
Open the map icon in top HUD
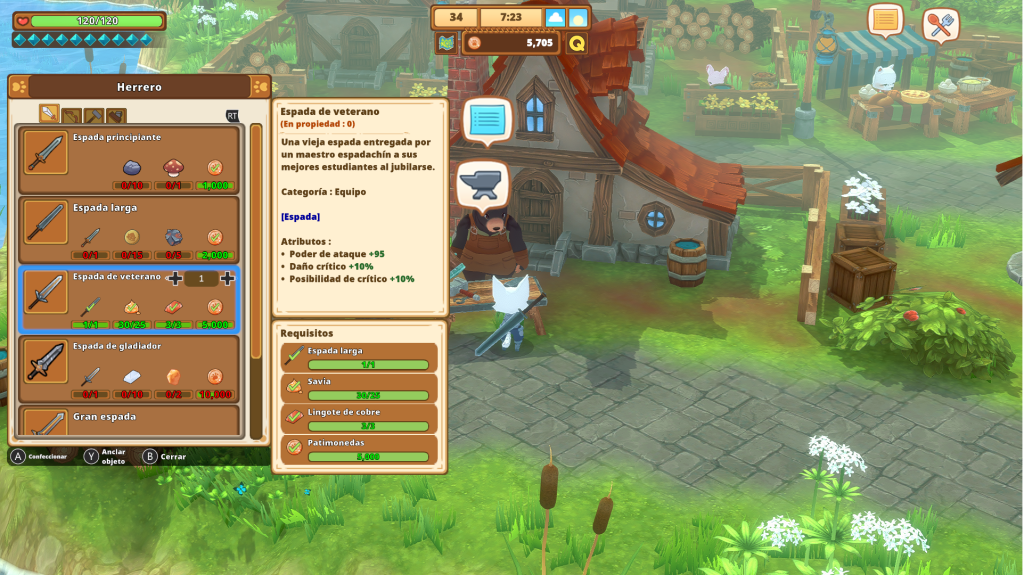tap(446, 43)
